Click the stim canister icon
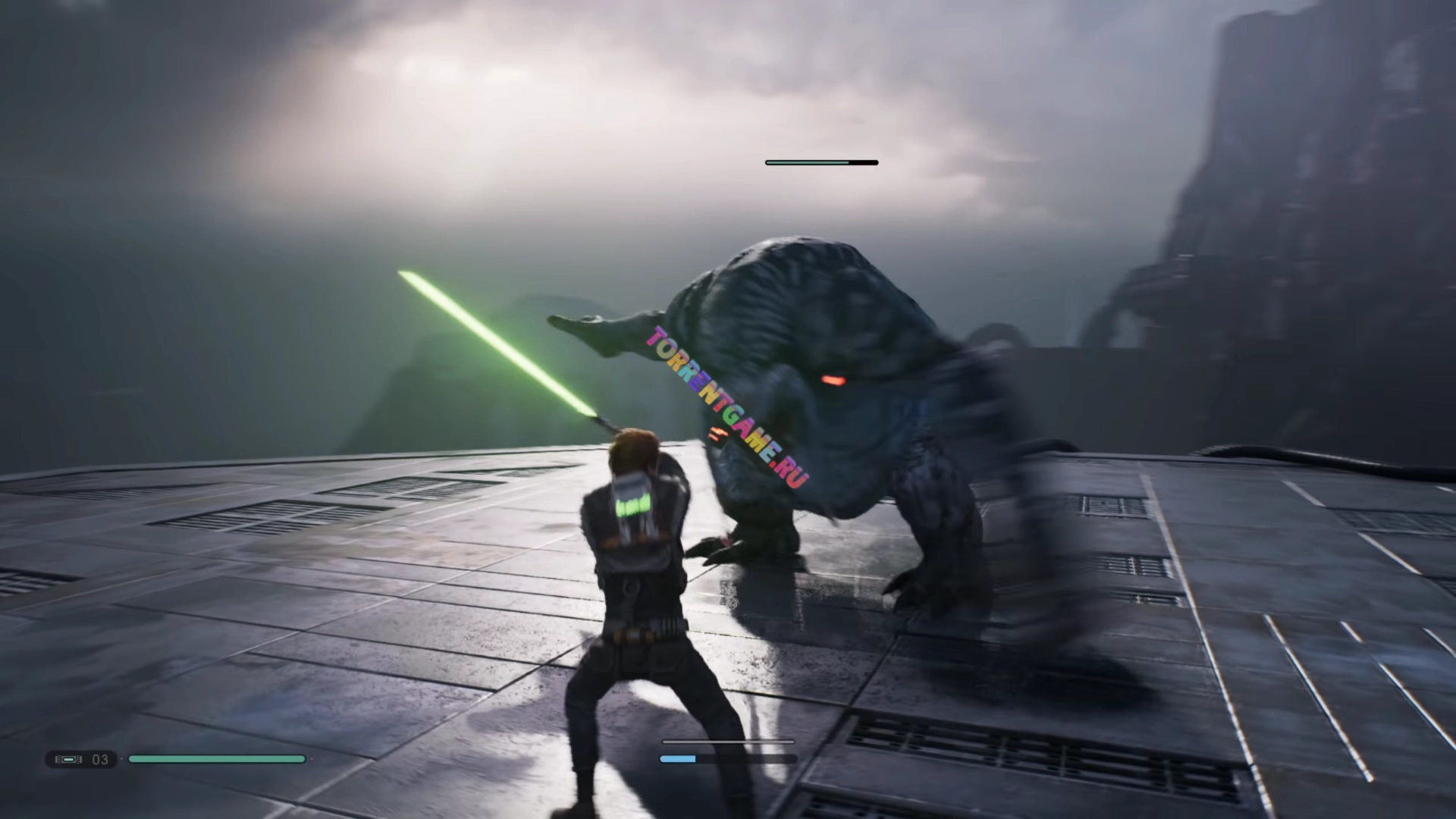This screenshot has height=819, width=1456. [68, 759]
